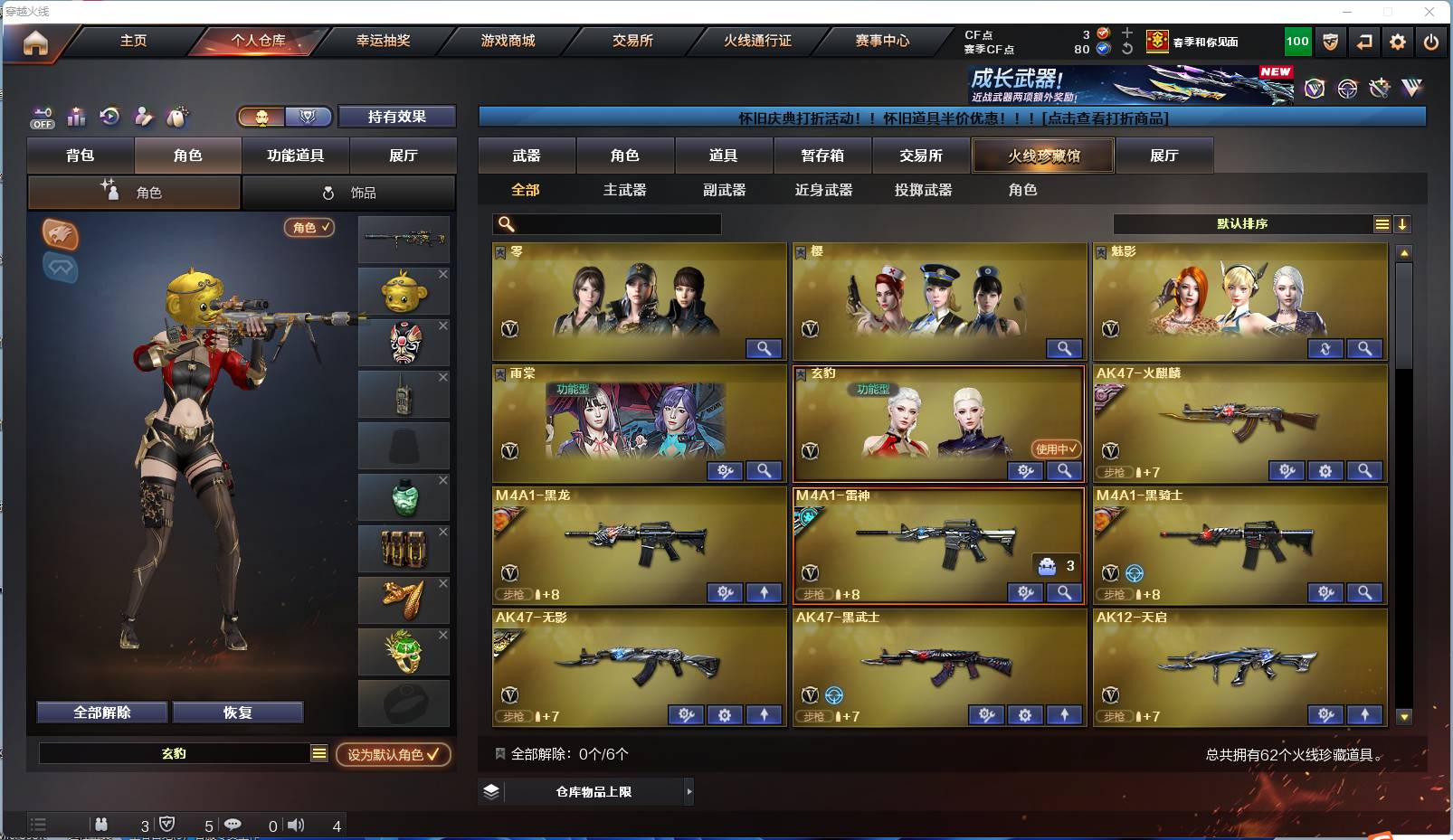The image size is (1453, 840).
Task: Click the return arrow icon near settings
Action: tap(1363, 42)
